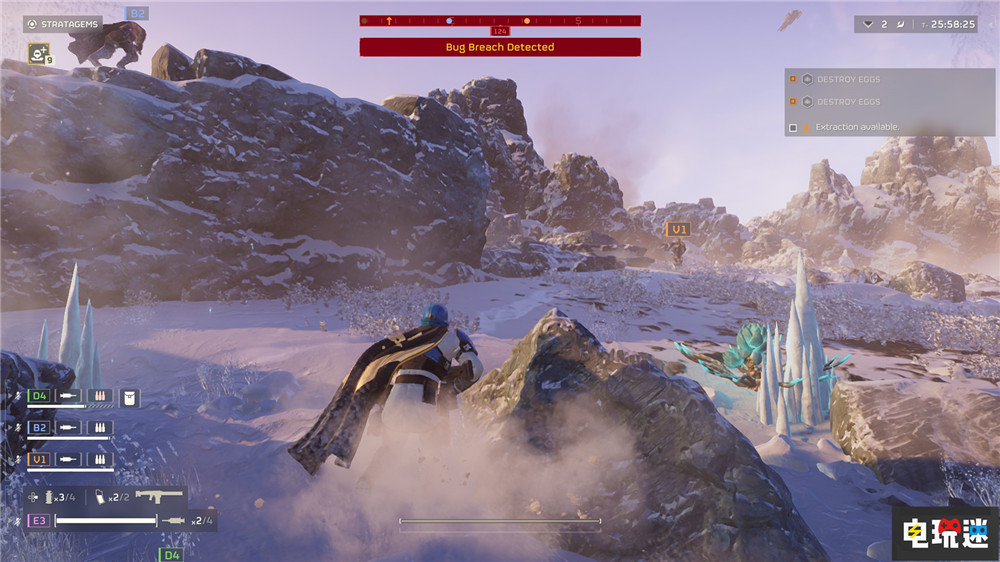This screenshot has width=1000, height=562.
Task: Click the Extraction available objective entry
Action: point(856,127)
